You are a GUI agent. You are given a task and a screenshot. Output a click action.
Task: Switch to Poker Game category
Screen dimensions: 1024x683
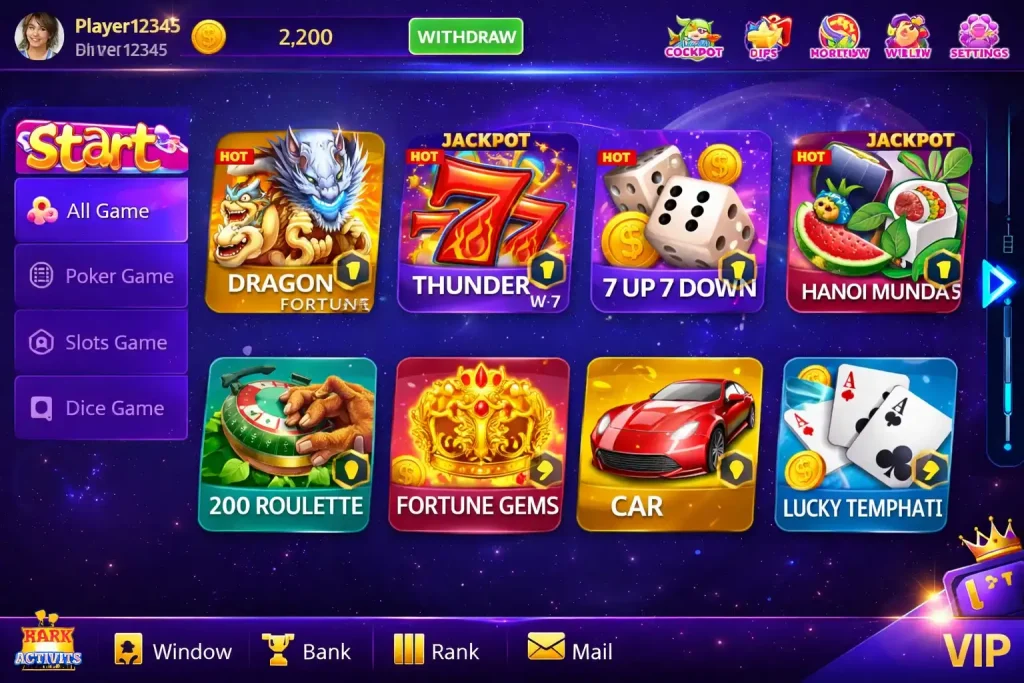[101, 276]
